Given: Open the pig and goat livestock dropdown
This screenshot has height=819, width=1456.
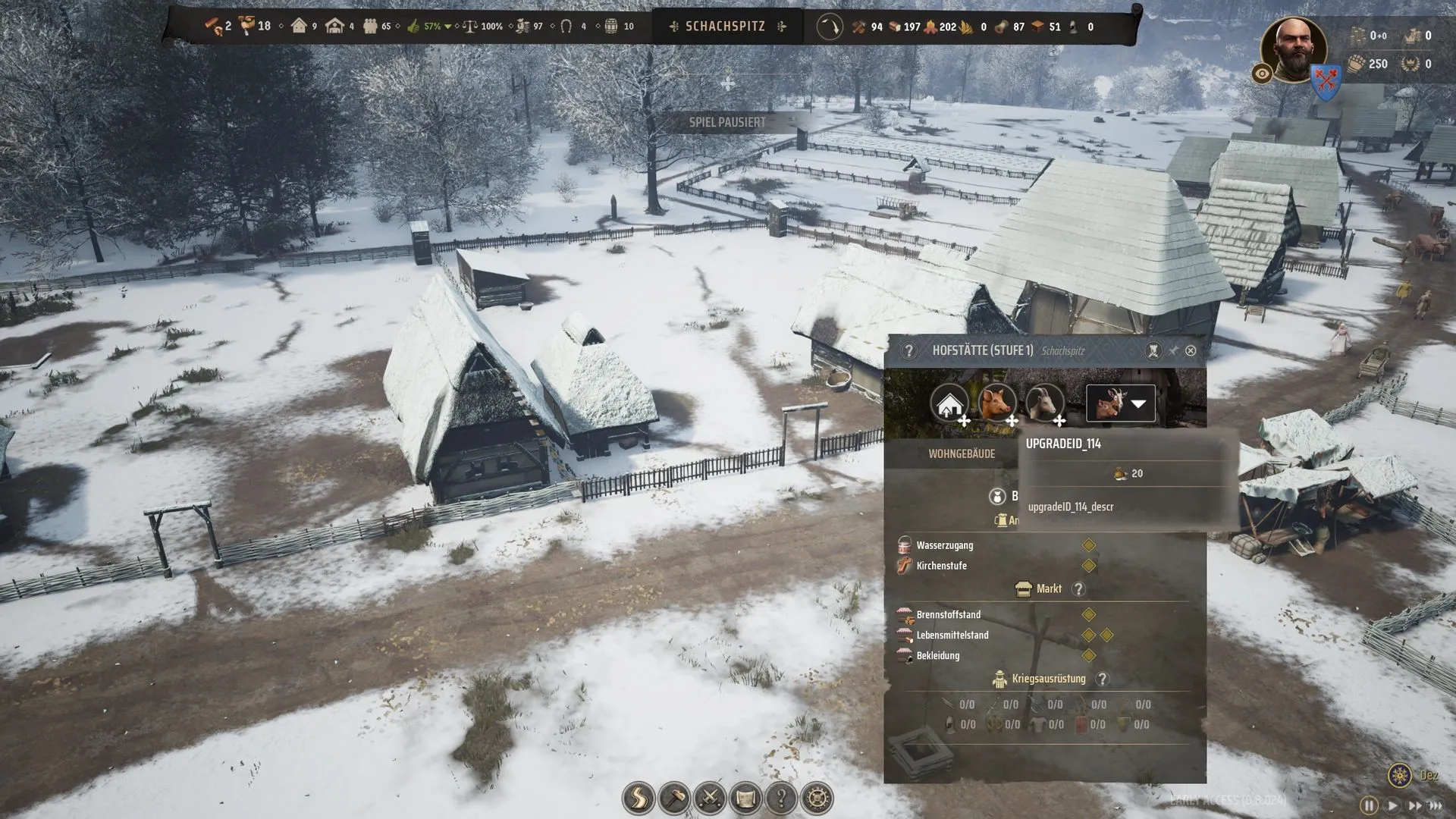Looking at the screenshot, I should click(x=1121, y=403).
